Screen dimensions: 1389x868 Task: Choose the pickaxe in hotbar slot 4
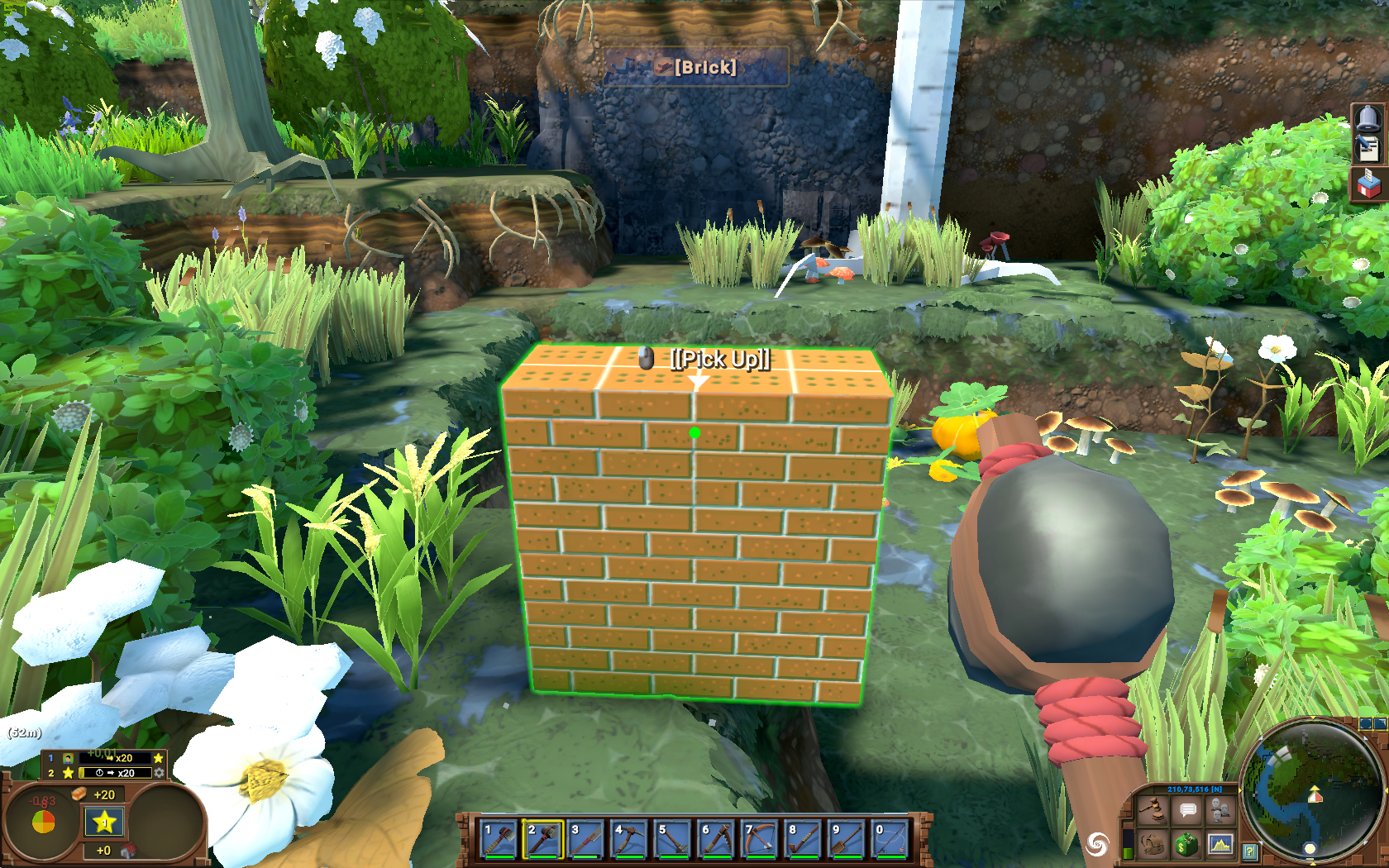coord(629,839)
